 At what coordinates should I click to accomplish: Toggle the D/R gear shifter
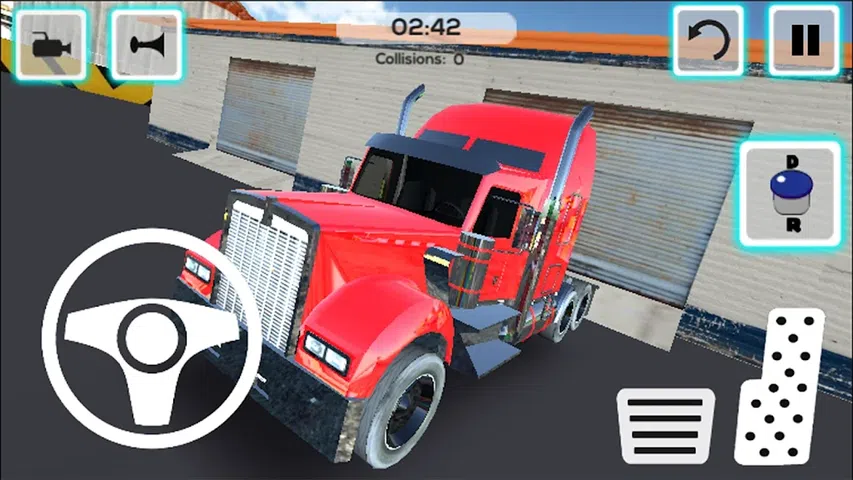point(790,191)
